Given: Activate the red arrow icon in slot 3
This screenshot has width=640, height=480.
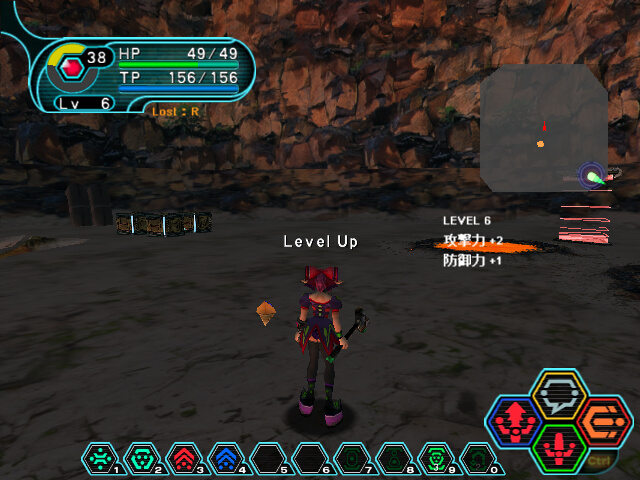Looking at the screenshot, I should point(183,457).
